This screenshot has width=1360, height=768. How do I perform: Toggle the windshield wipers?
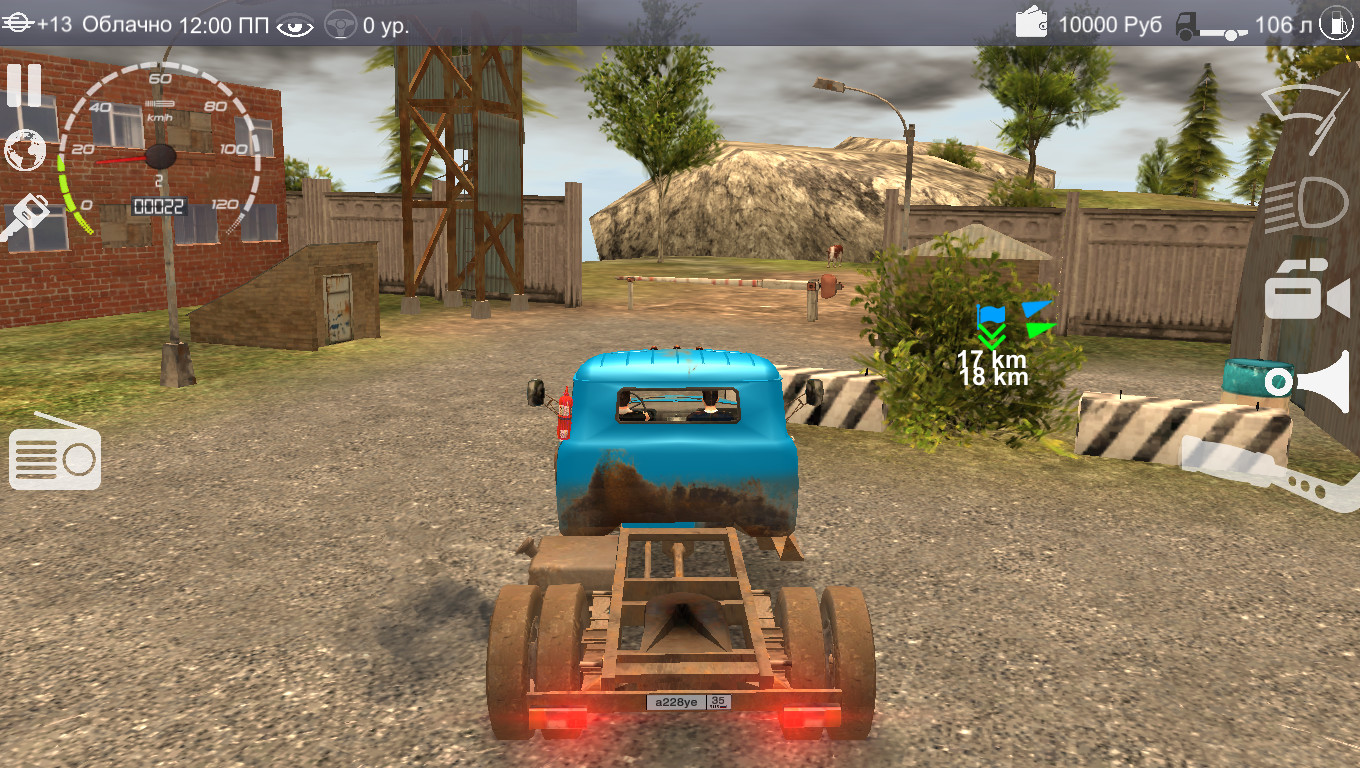tap(1306, 117)
